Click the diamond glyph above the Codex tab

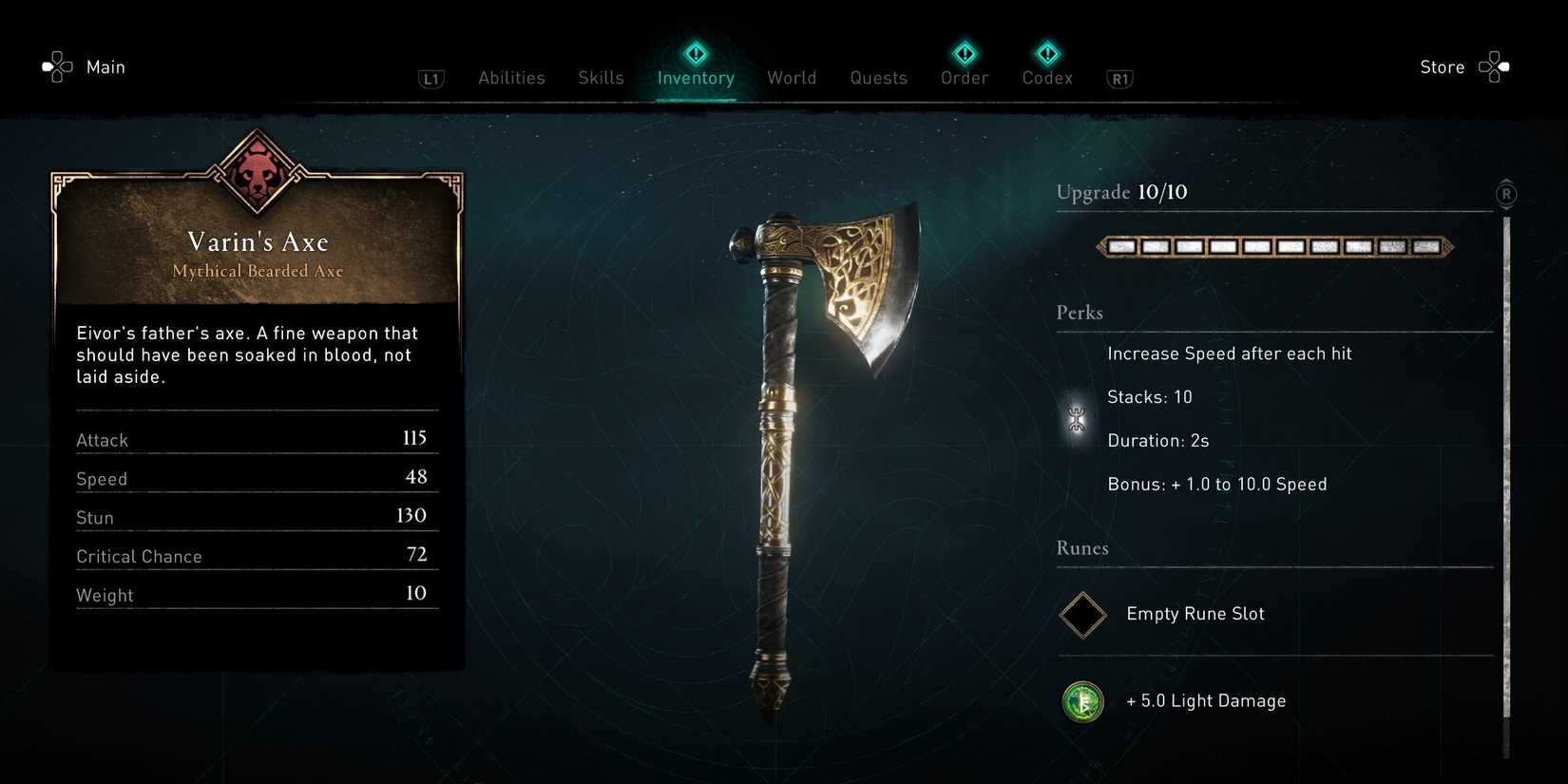[1046, 53]
